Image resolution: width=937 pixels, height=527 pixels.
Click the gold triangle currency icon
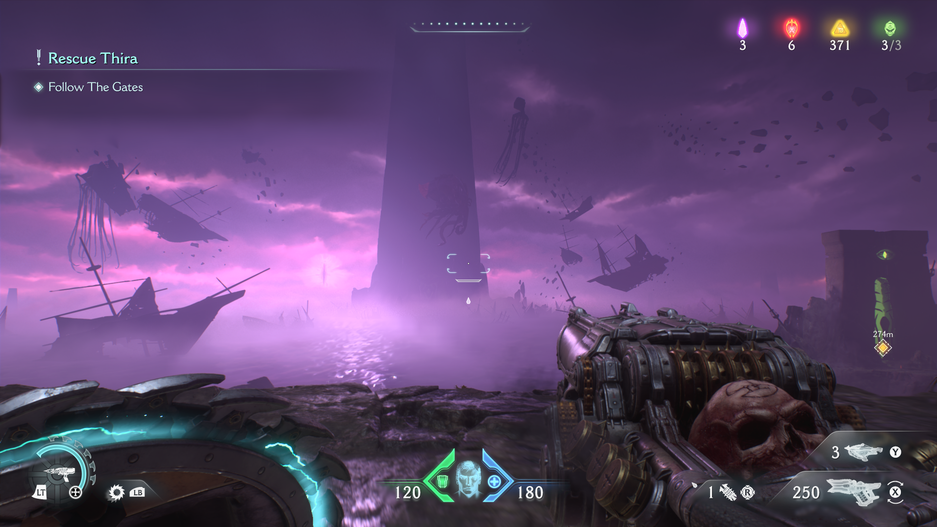[840, 28]
